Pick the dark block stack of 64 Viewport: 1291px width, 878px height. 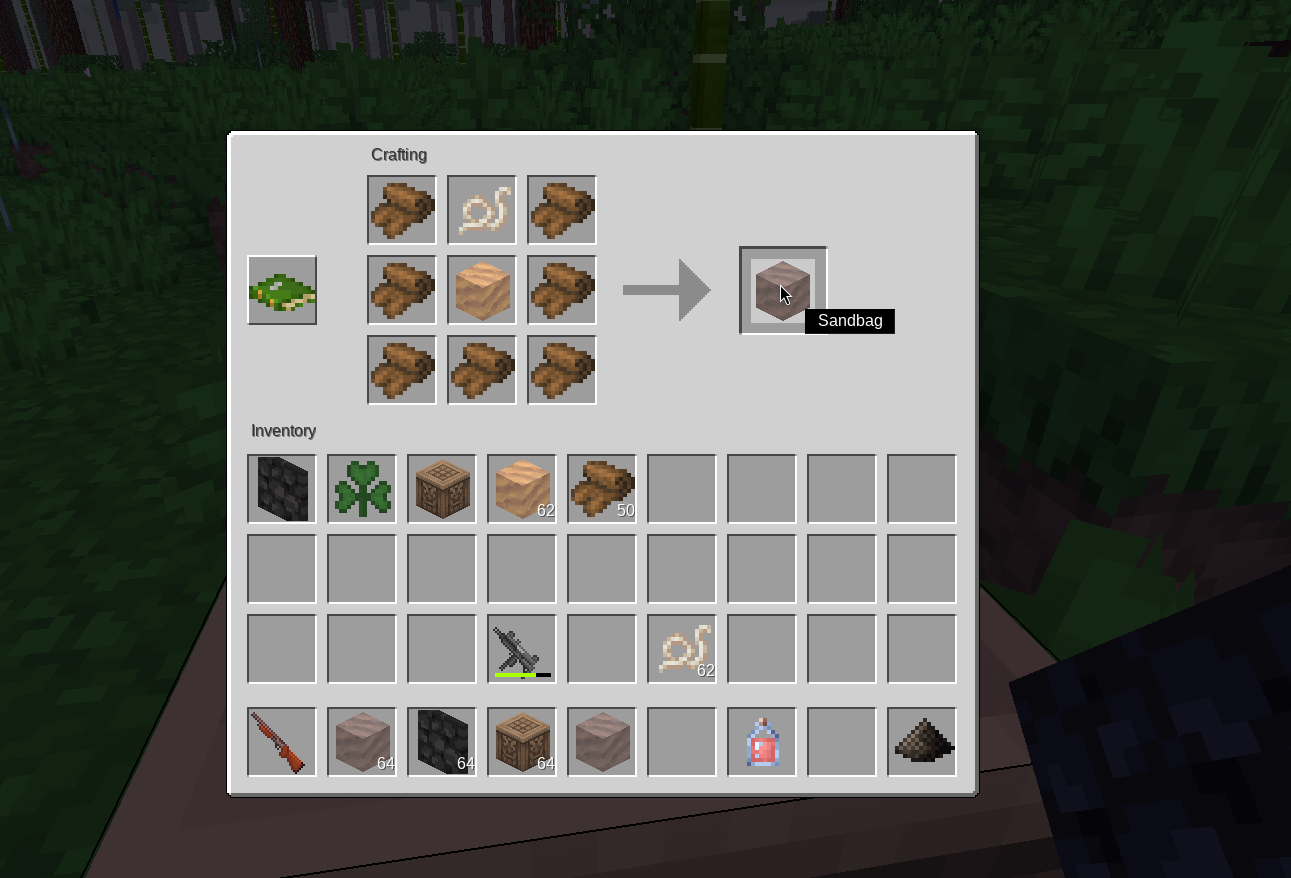[442, 742]
